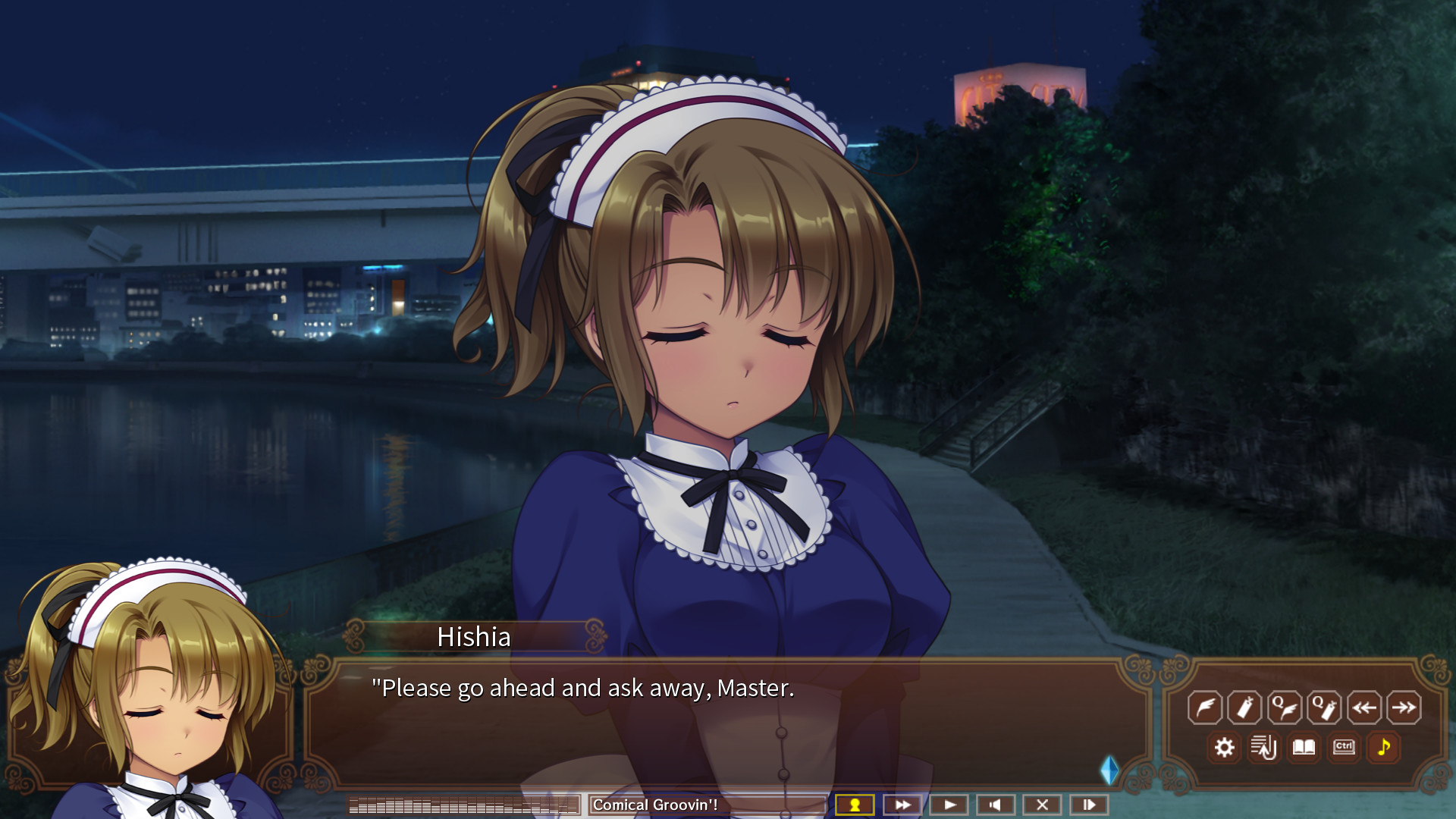
Task: Quick save with the Q feather icon
Action: click(x=1285, y=708)
